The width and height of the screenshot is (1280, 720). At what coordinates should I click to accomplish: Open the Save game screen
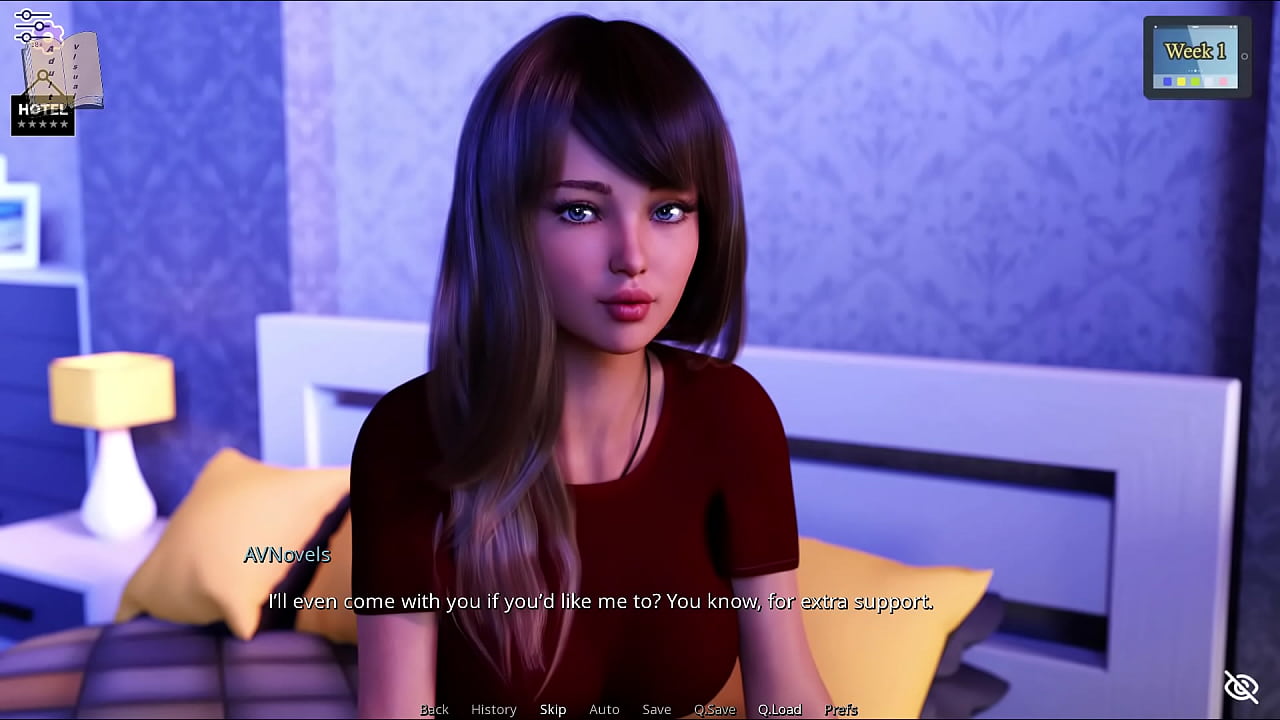(656, 709)
